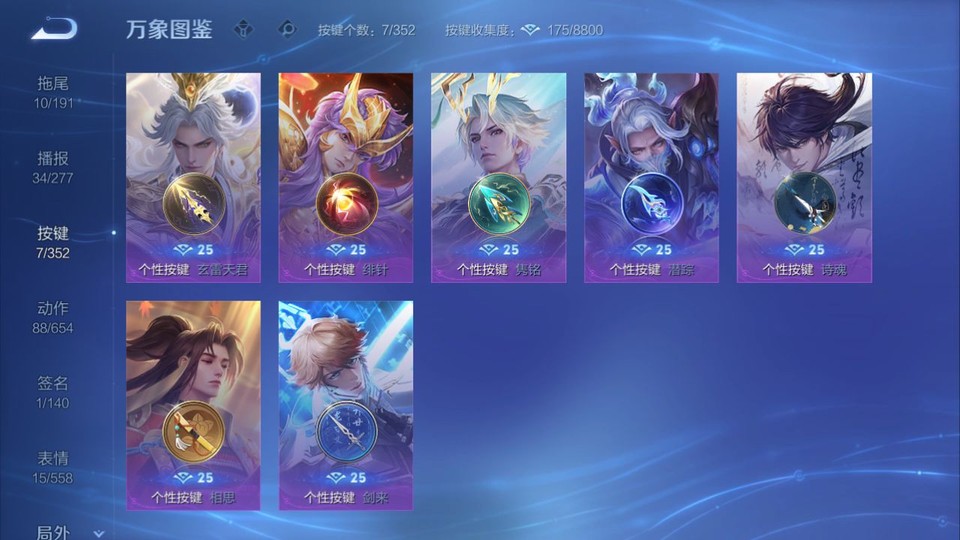This screenshot has width=960, height=540.
Task: Open the 表情 category tab
Action: tap(54, 467)
